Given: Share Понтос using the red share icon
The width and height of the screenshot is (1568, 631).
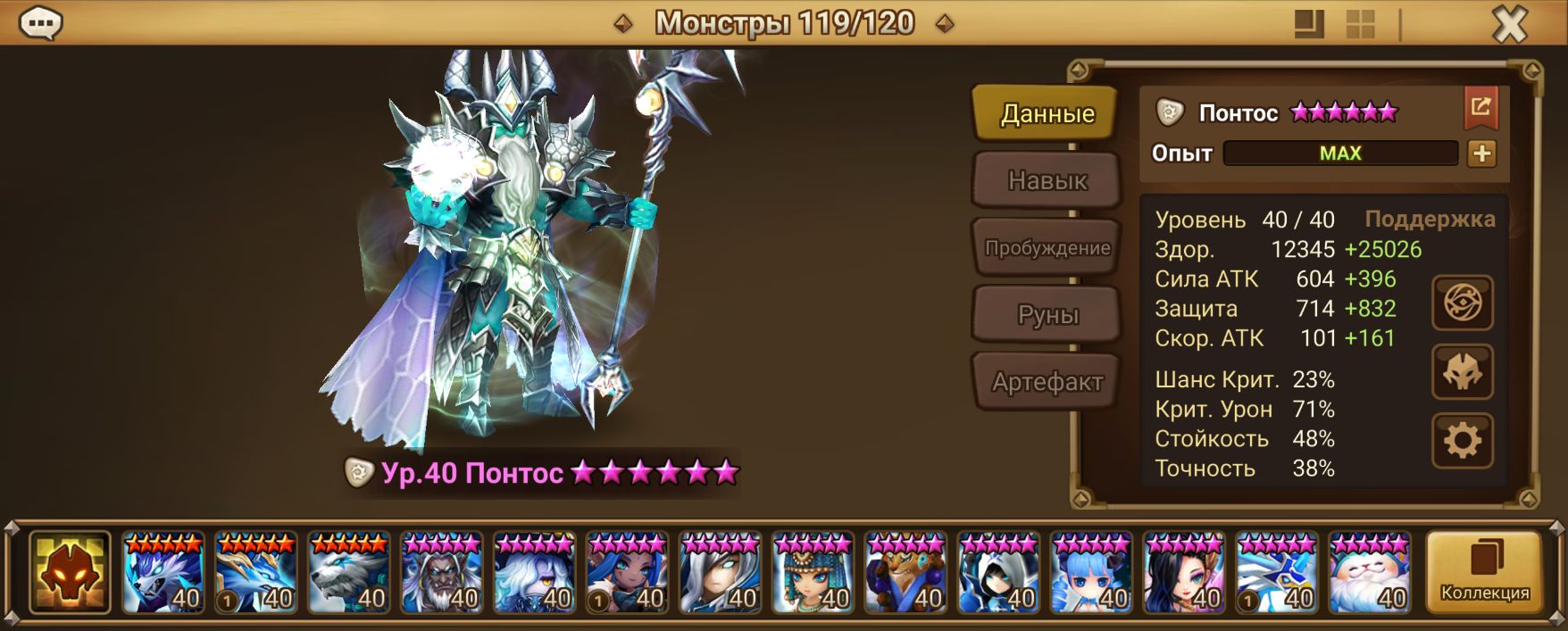Looking at the screenshot, I should [1480, 108].
